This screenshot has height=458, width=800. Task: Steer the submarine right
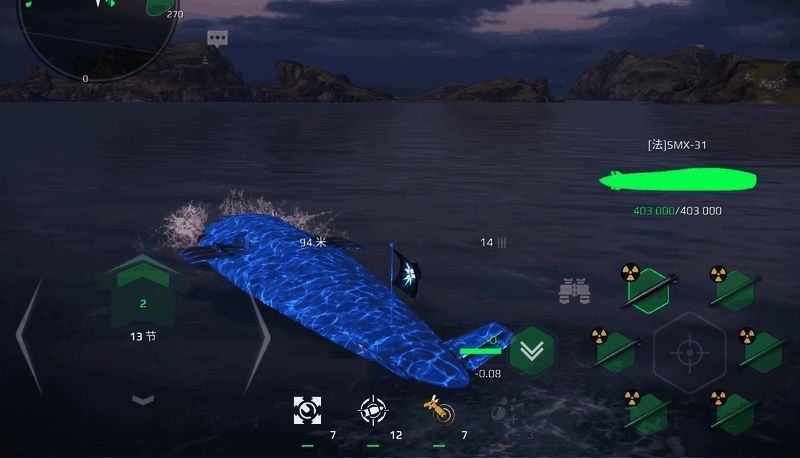coord(256,335)
